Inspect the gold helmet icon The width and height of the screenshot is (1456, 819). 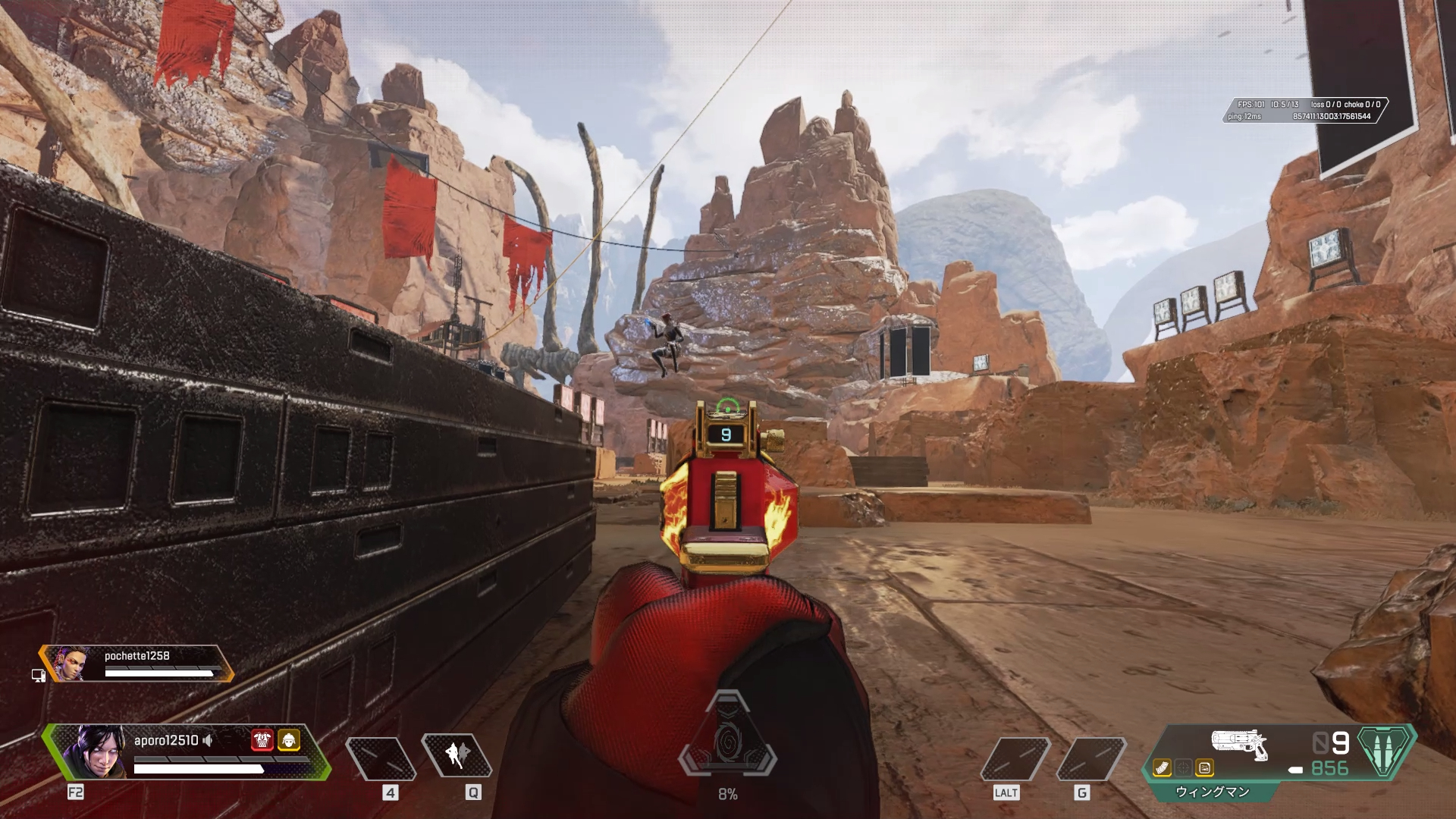[289, 740]
